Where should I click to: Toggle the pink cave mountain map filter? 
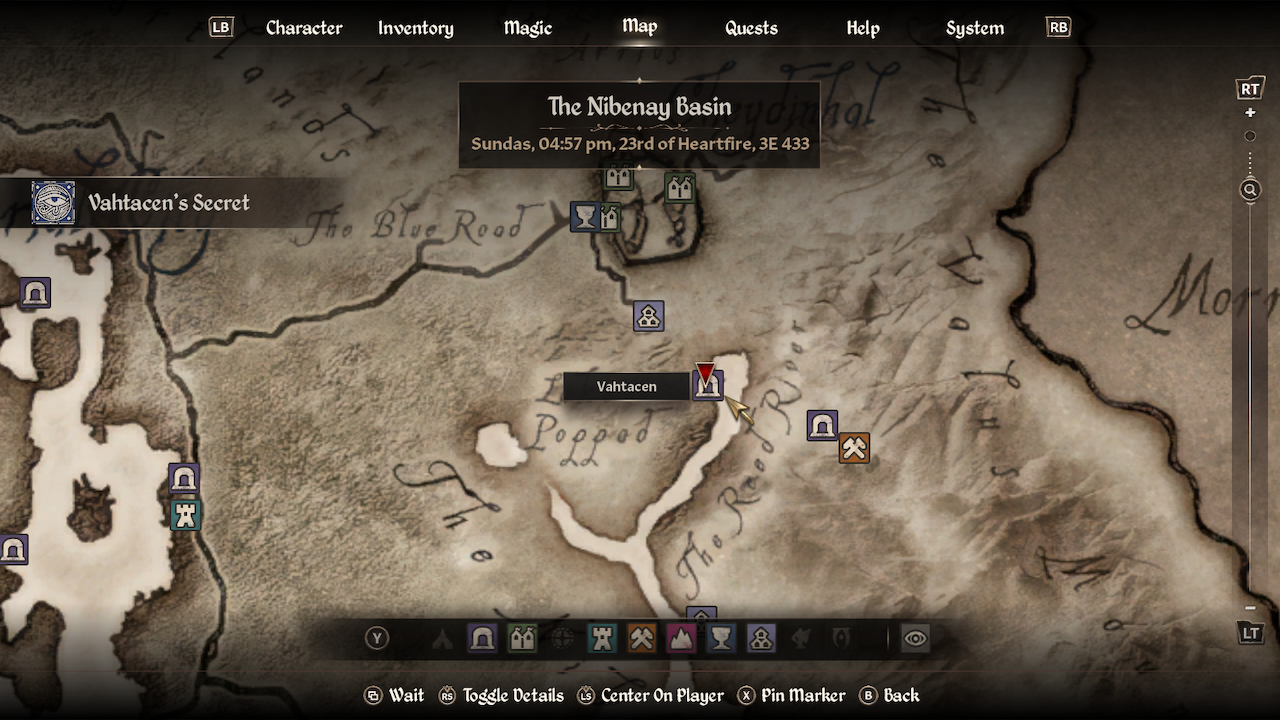[x=681, y=638]
